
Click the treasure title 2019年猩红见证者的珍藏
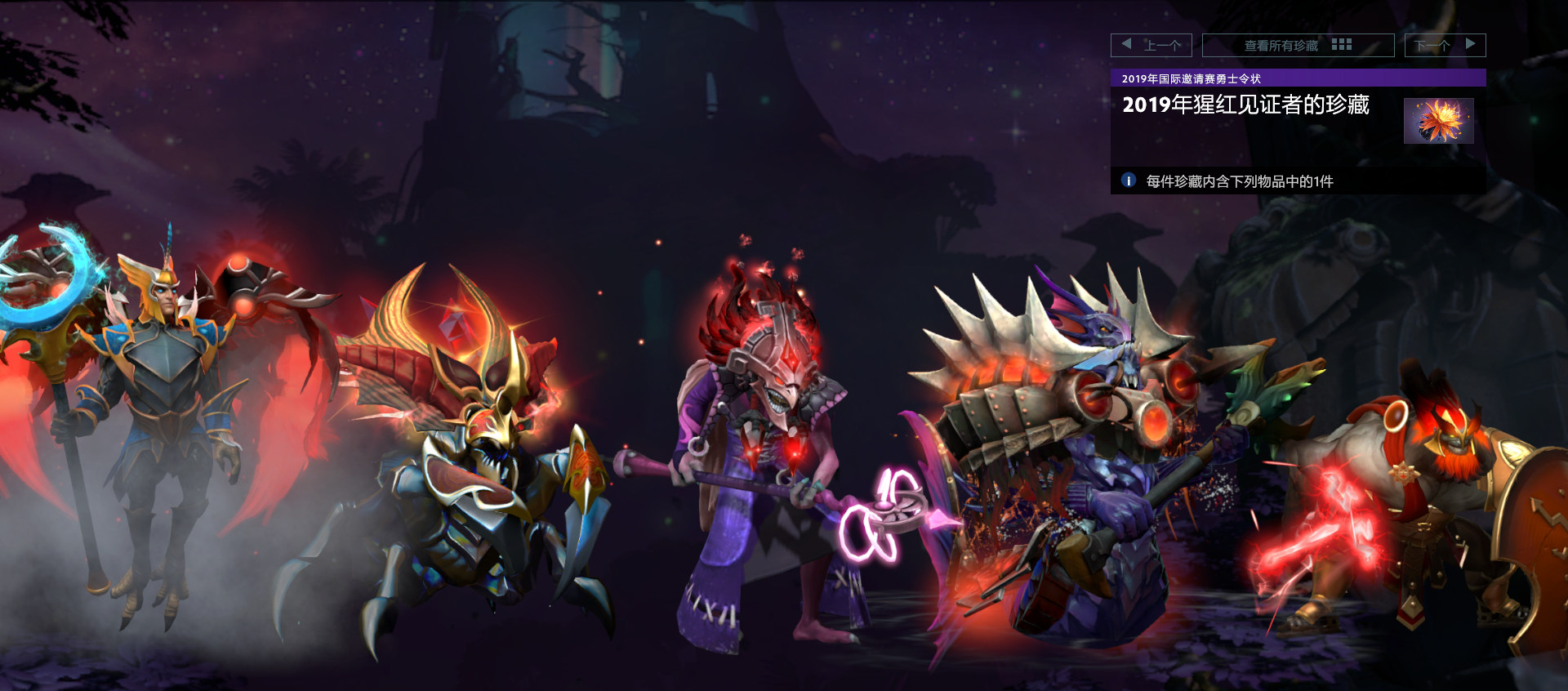click(1247, 105)
